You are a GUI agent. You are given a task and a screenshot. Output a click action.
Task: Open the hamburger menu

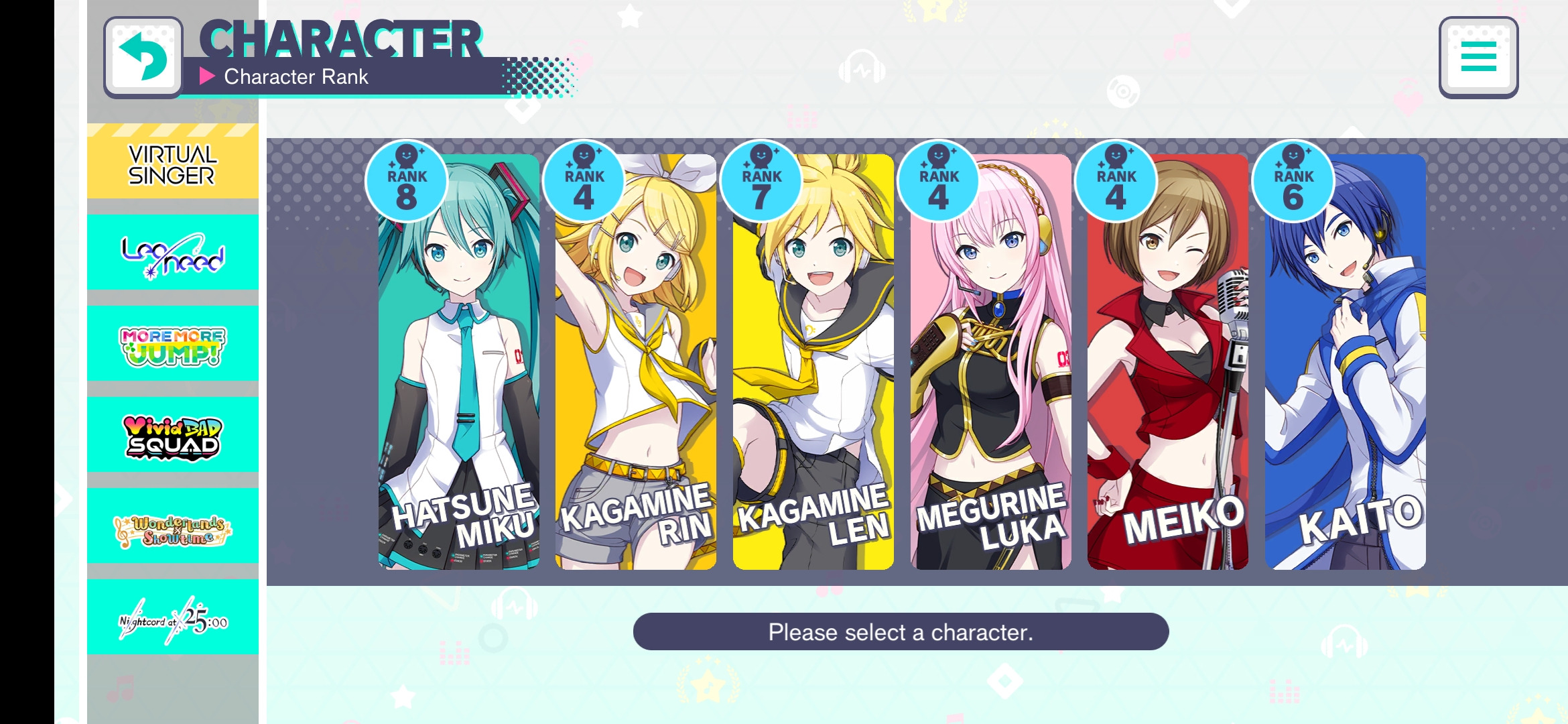[1478, 57]
